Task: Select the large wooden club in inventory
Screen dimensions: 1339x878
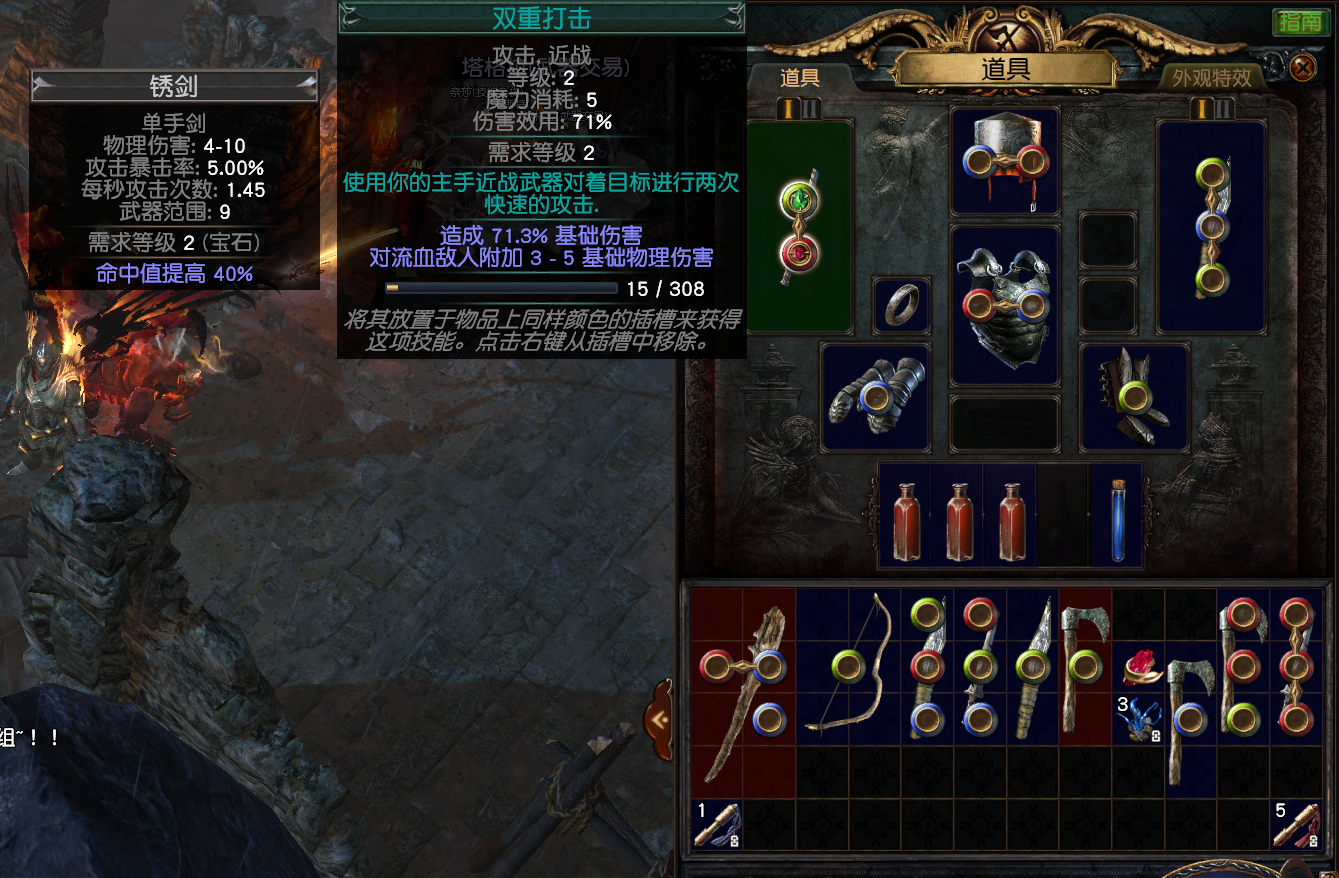Action: (x=743, y=690)
